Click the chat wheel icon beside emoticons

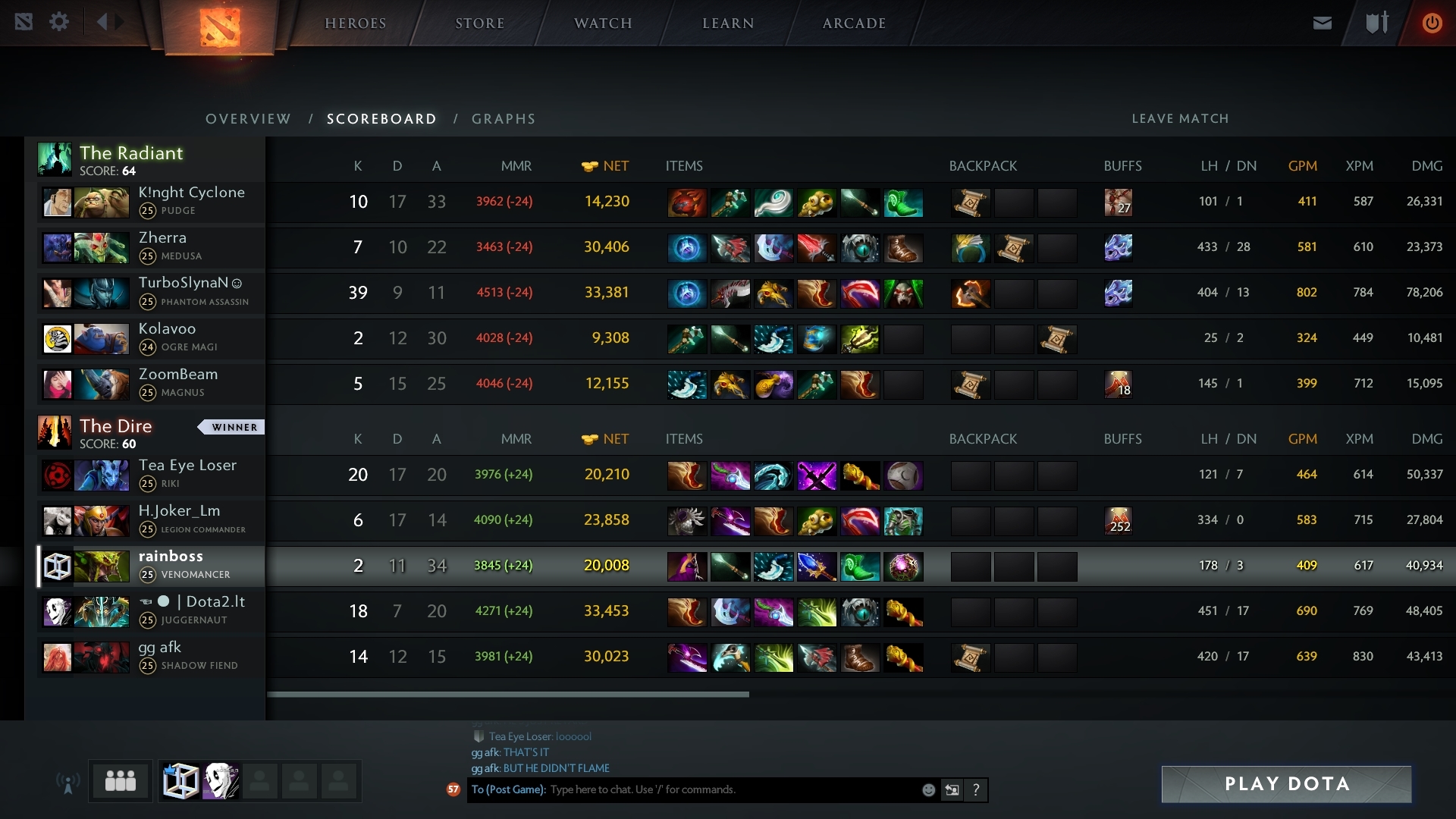(952, 789)
